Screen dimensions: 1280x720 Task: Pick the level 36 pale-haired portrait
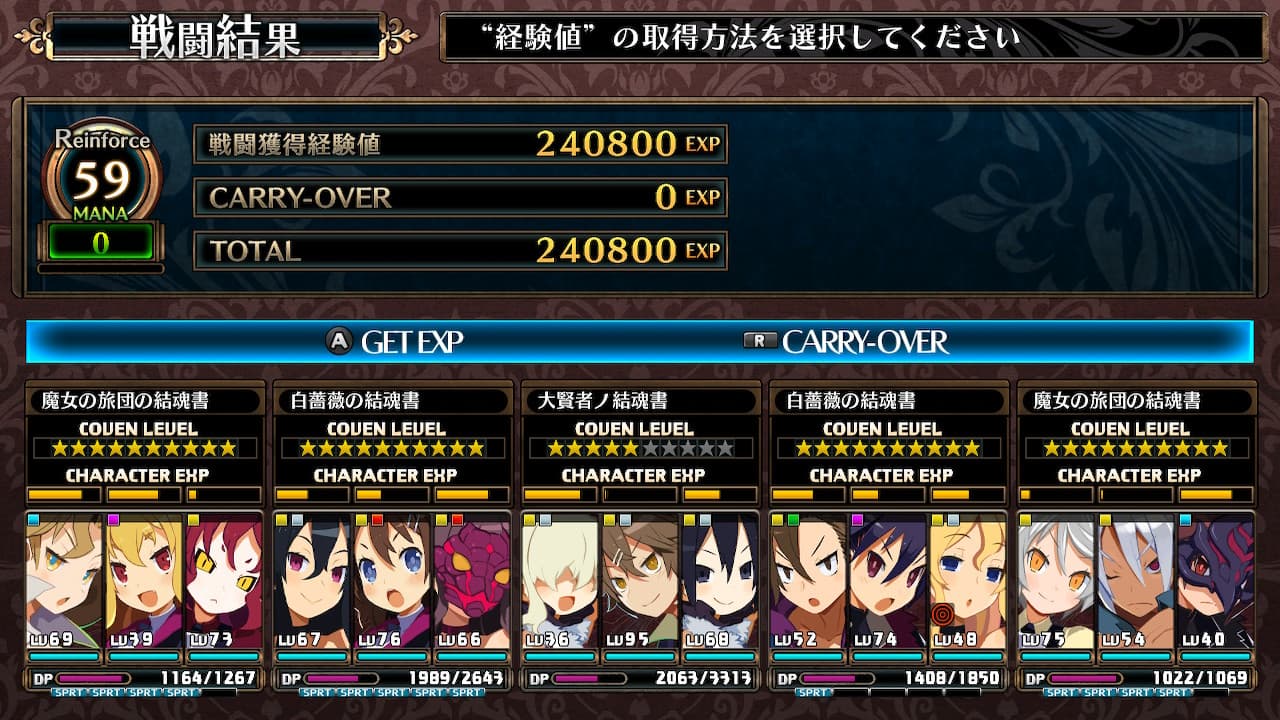click(560, 580)
